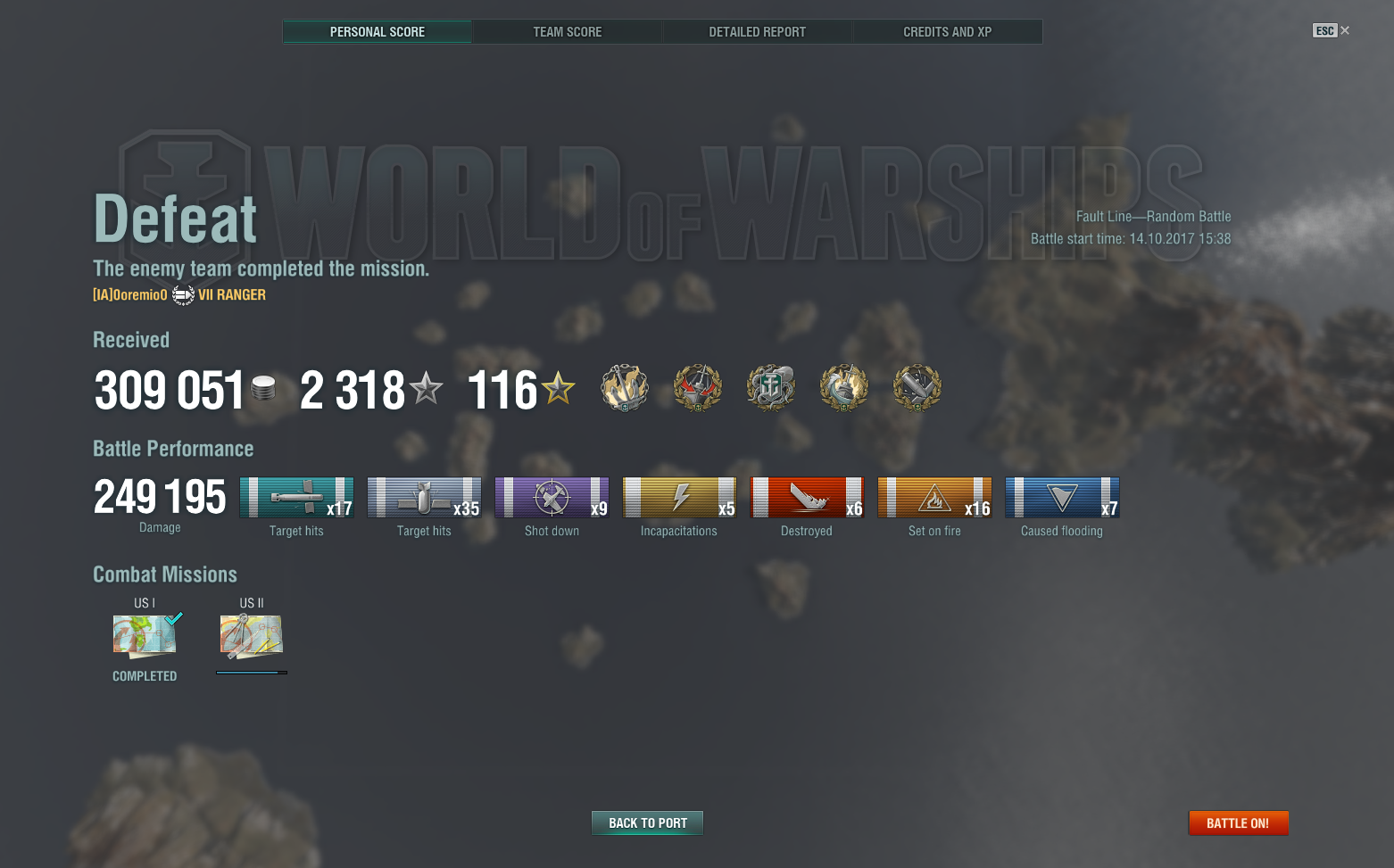1394x868 pixels.
Task: Inspect the bomb Target hits ribbon
Action: [424, 498]
